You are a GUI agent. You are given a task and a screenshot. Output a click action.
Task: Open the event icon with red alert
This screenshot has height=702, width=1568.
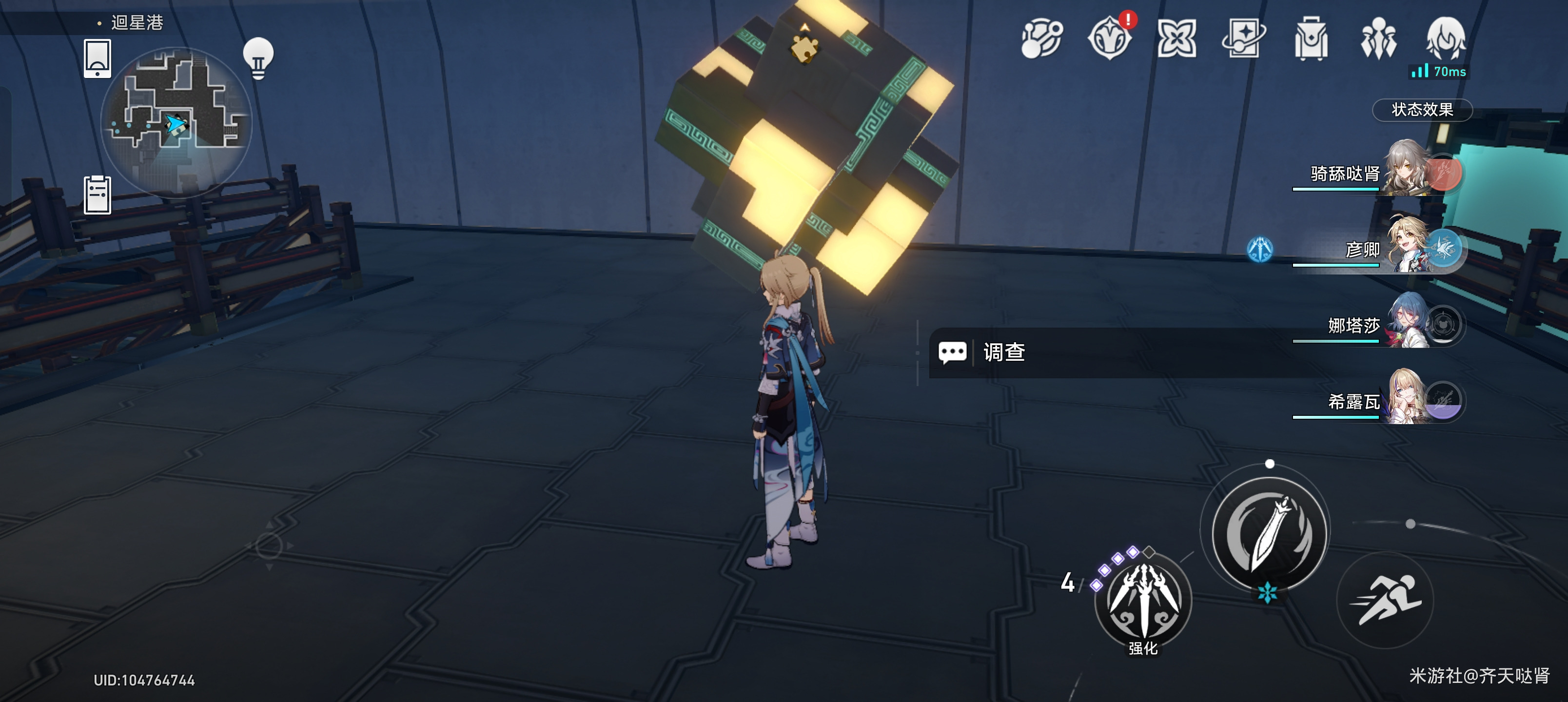[1110, 39]
